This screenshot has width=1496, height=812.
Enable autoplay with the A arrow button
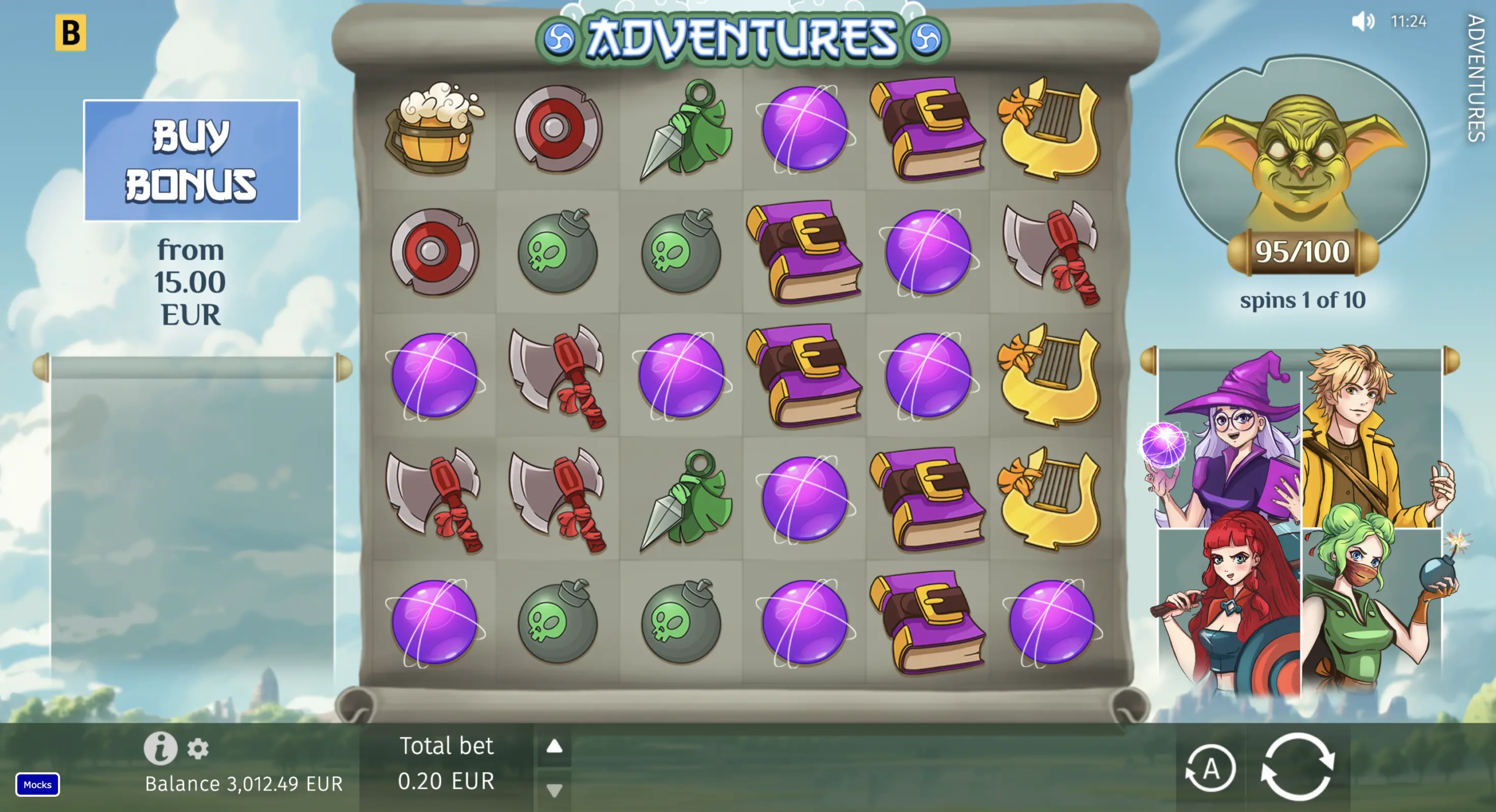coord(1210,768)
